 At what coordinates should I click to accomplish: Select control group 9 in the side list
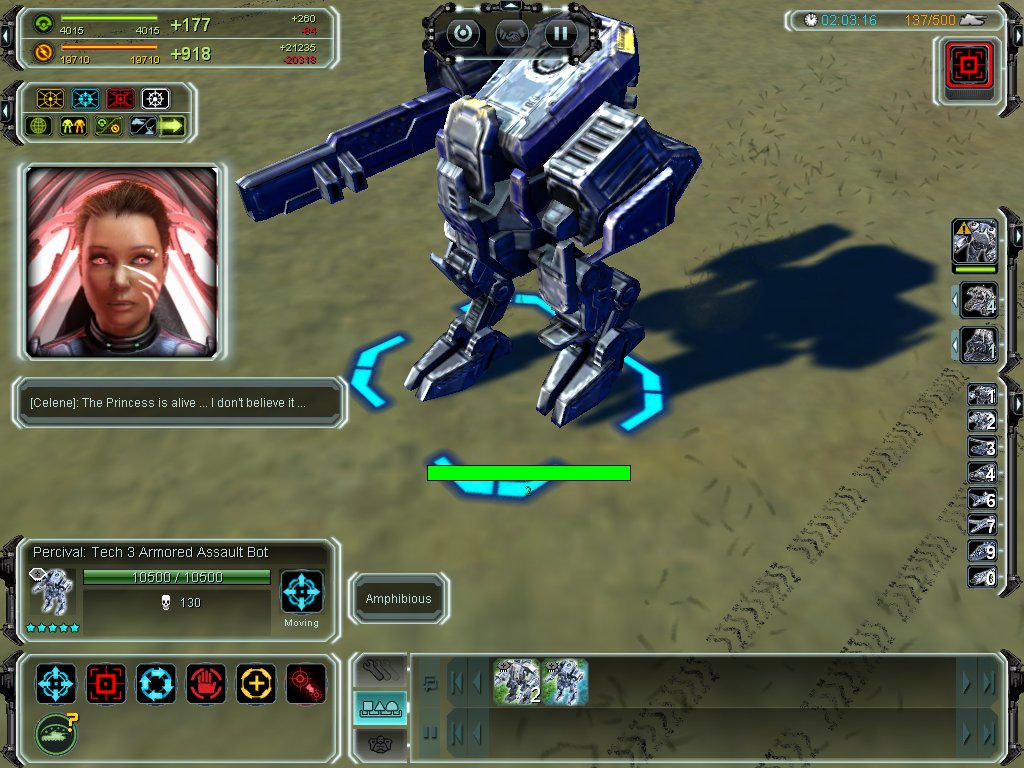[982, 552]
